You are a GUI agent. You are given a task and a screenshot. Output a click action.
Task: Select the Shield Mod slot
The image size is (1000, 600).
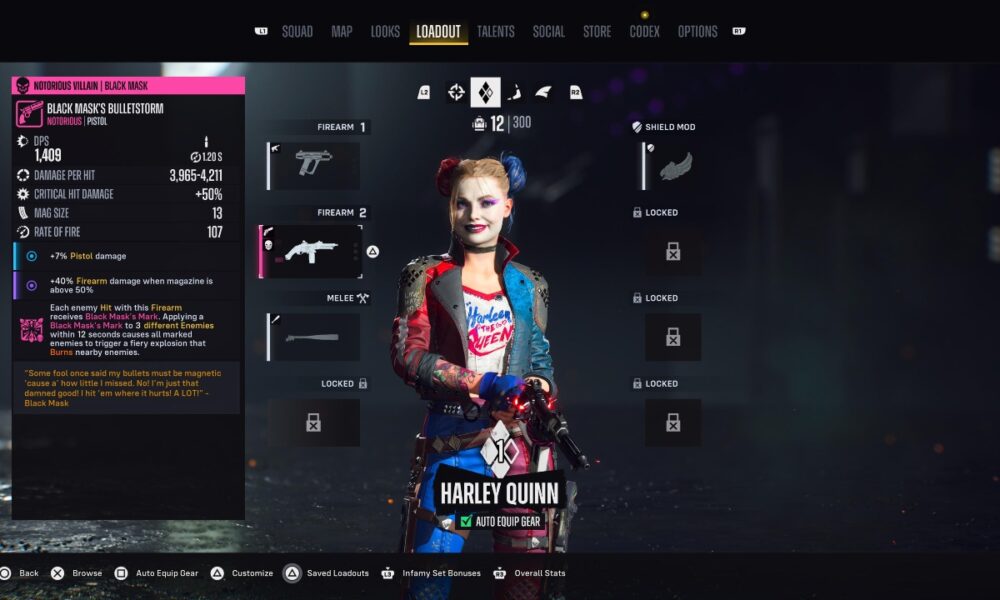pos(672,165)
